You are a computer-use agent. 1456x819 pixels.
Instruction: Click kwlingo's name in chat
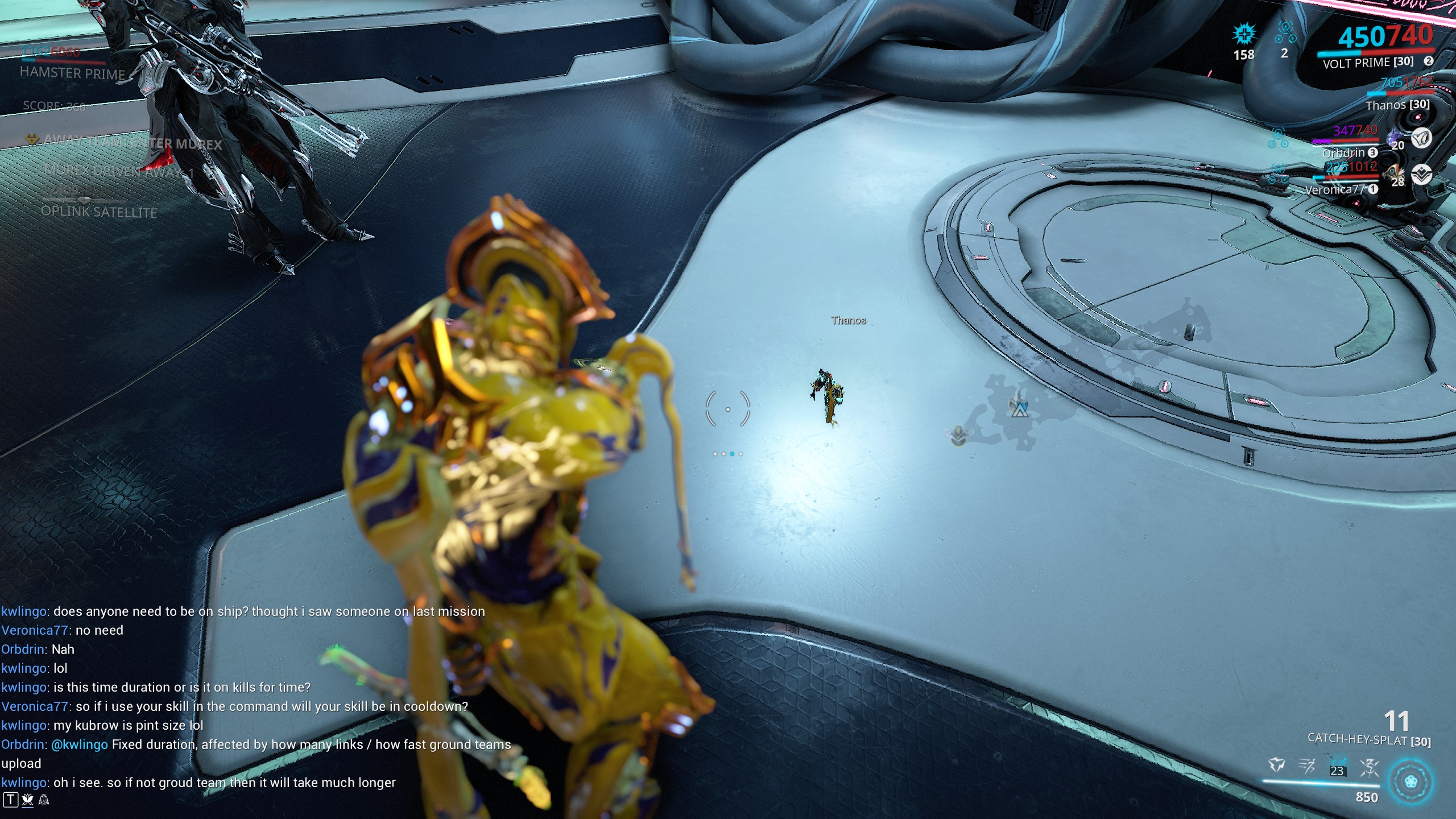pyautogui.click(x=23, y=611)
